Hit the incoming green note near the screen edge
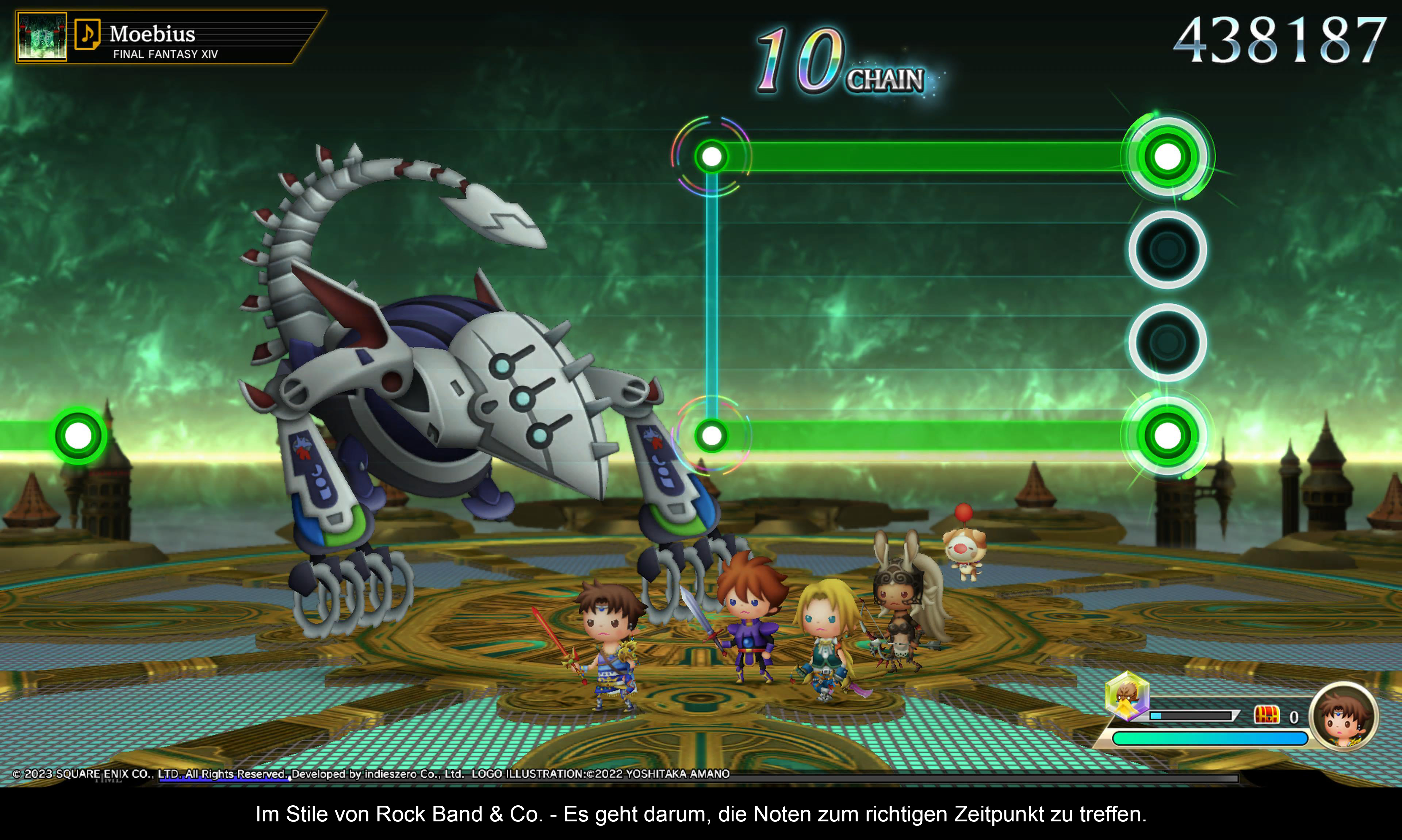 [x=78, y=436]
